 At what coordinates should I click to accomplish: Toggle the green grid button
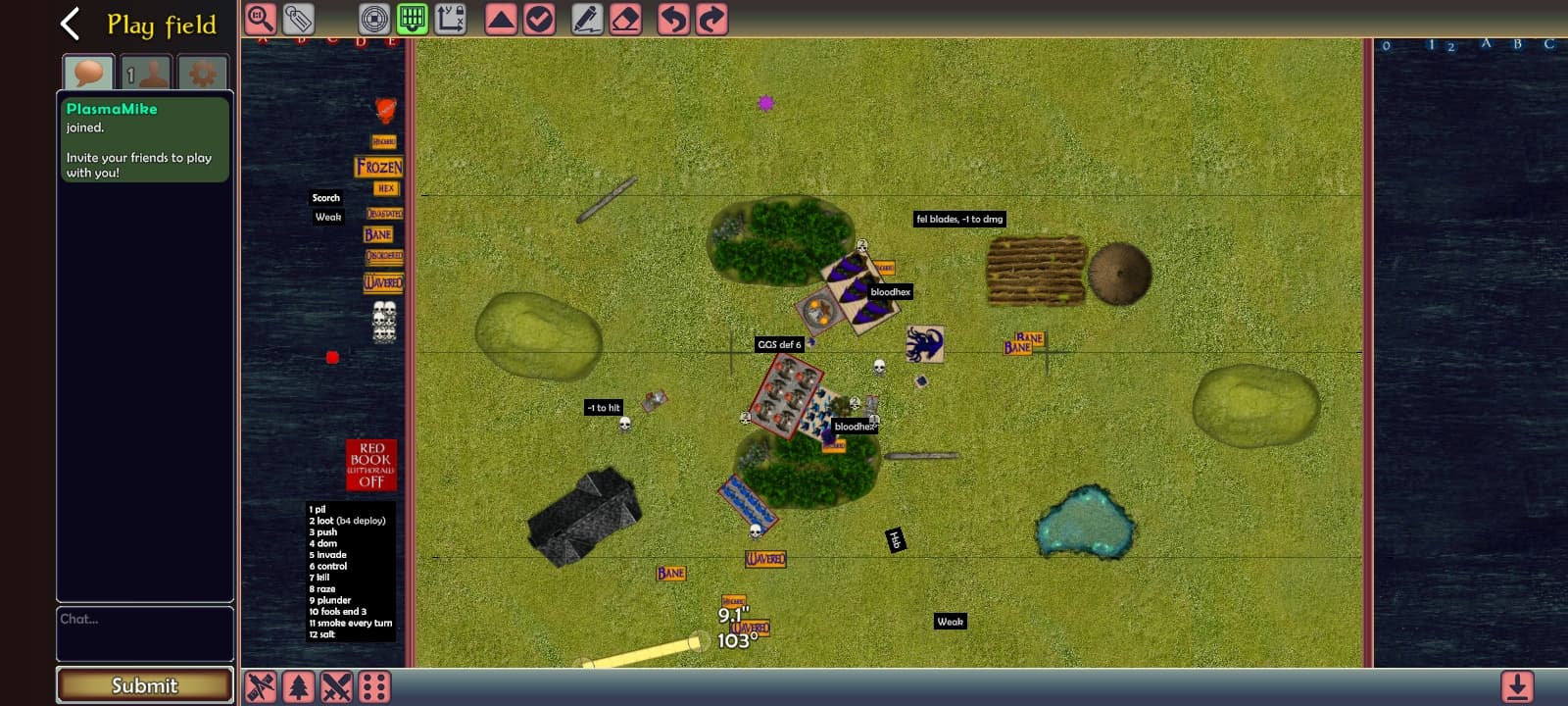[x=413, y=19]
